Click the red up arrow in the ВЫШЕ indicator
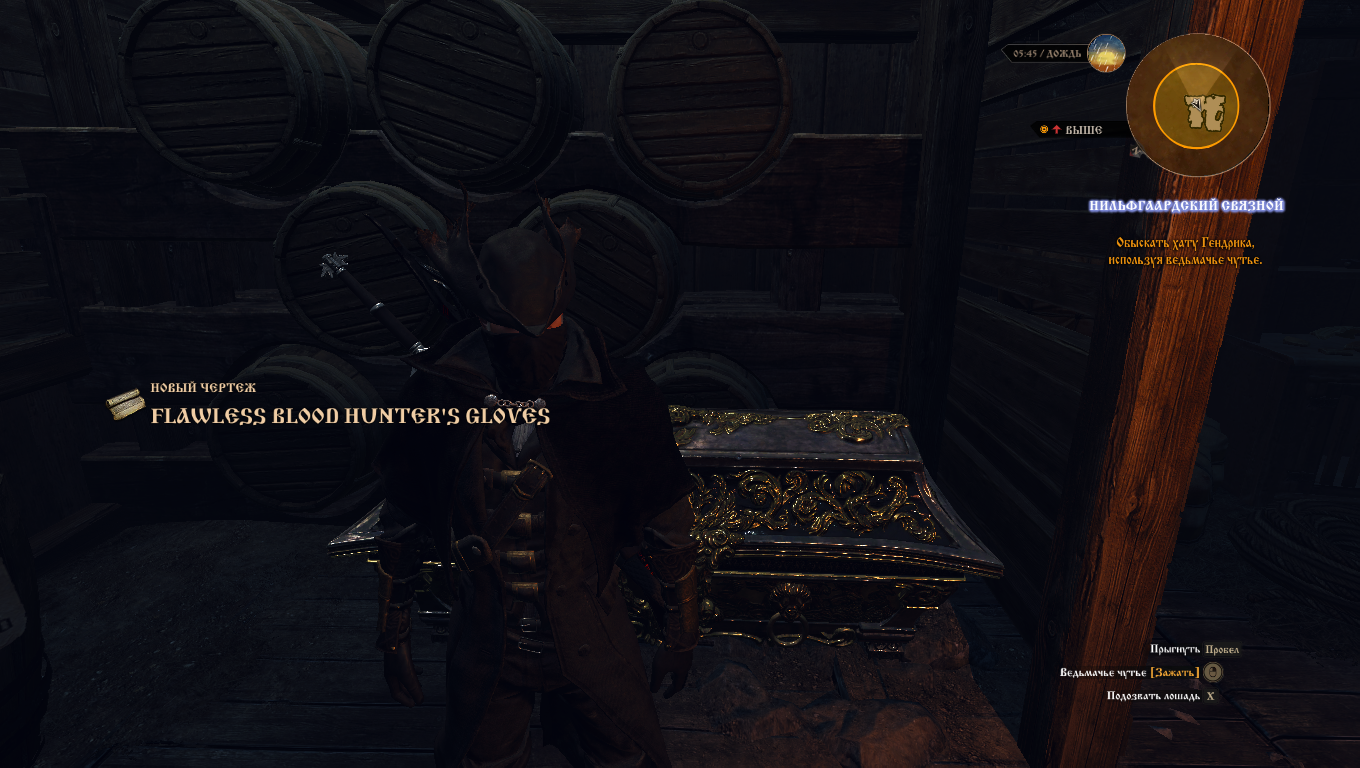Screen dimensions: 1360x768 (x=1056, y=128)
